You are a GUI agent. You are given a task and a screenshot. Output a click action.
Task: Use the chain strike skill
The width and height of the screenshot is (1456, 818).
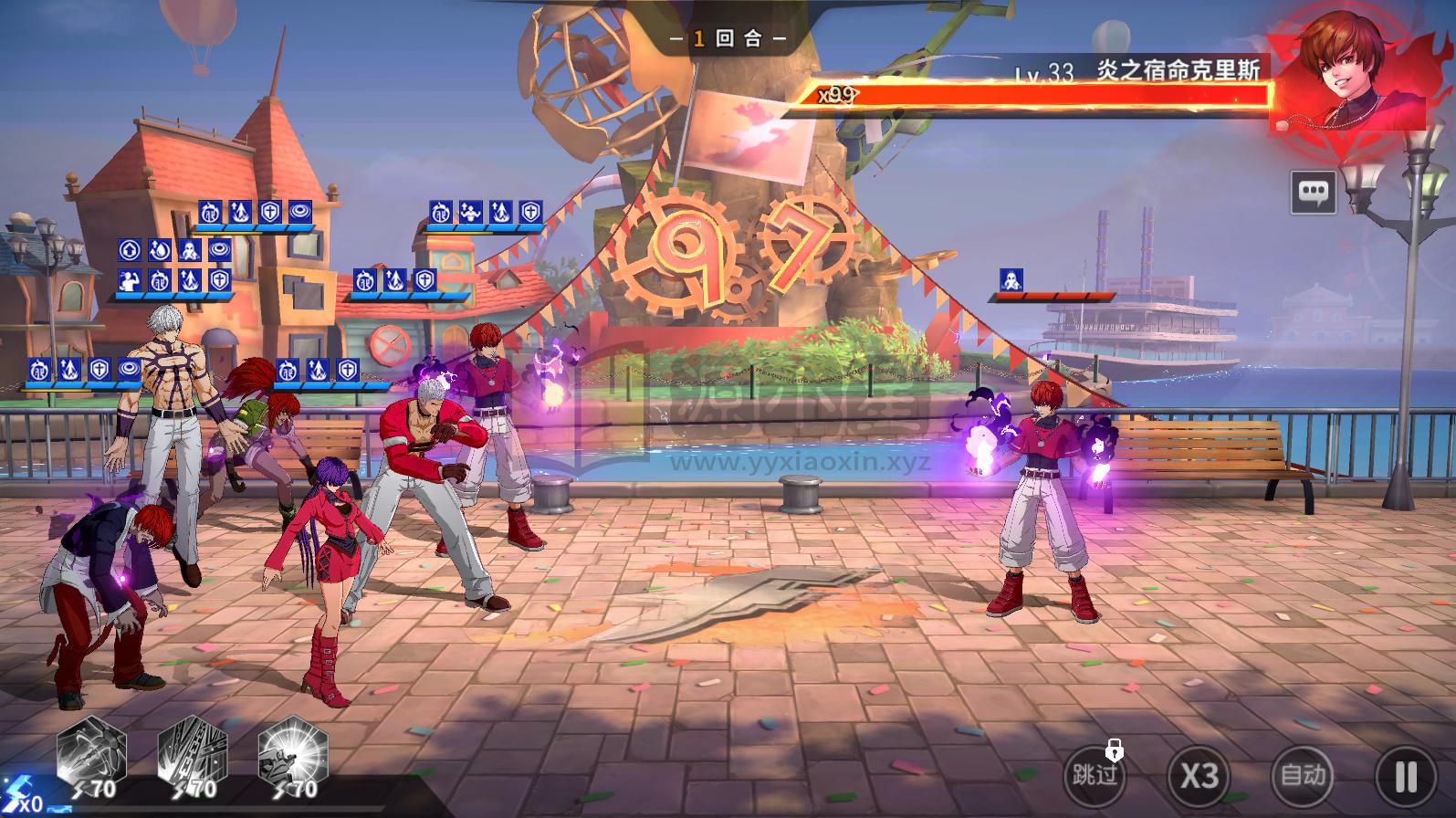tap(192, 753)
